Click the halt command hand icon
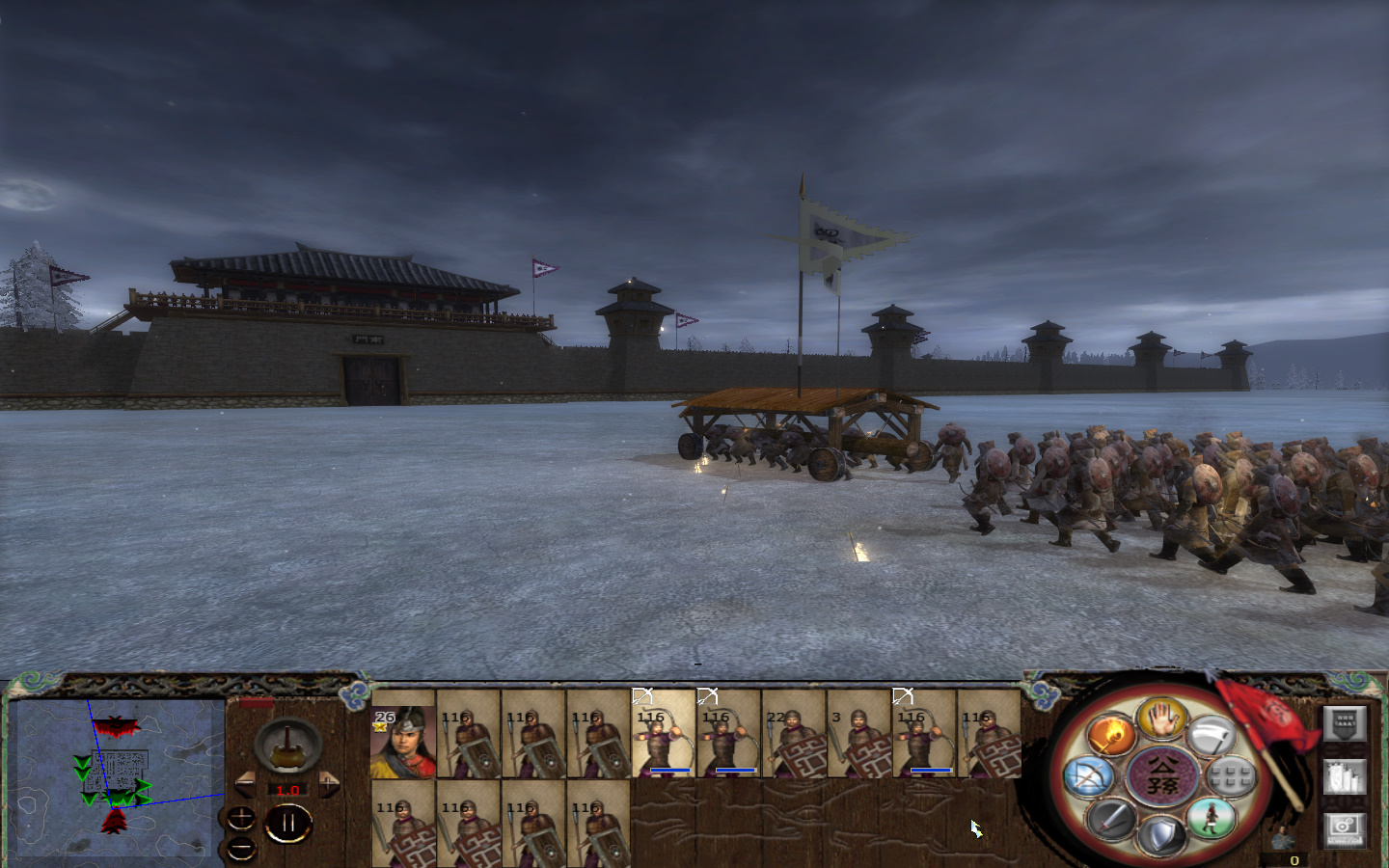The image size is (1389, 868). 1161,721
